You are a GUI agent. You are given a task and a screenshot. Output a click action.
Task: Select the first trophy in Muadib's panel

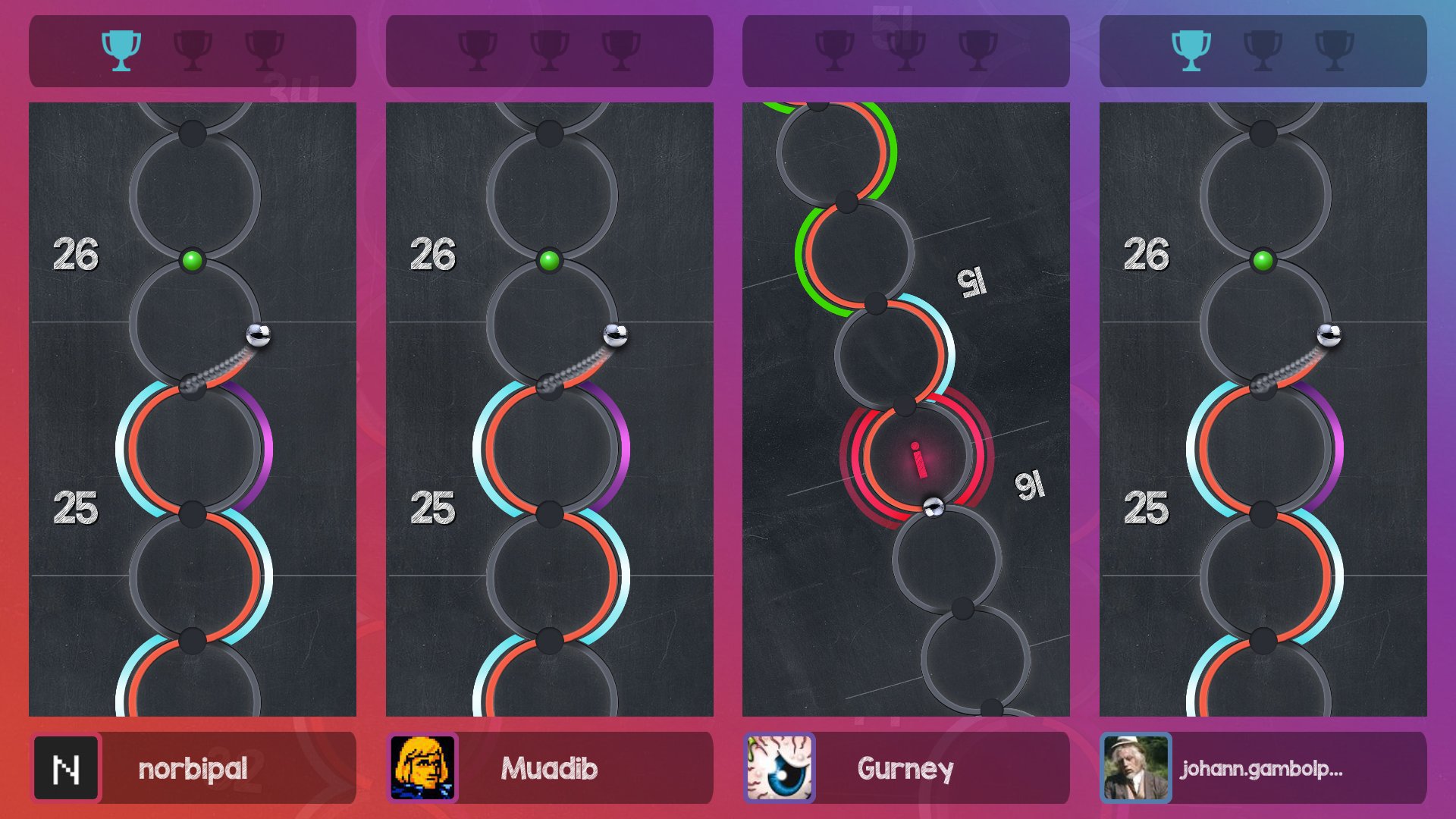click(476, 51)
